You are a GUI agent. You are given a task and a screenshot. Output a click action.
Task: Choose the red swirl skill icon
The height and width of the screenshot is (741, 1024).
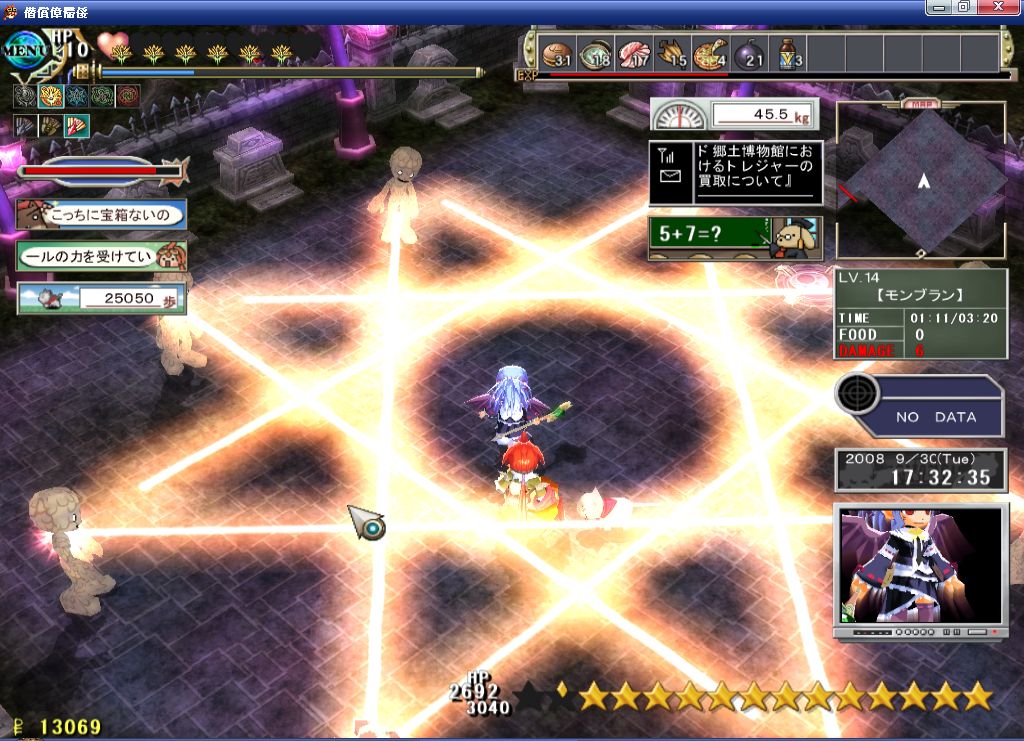127,96
